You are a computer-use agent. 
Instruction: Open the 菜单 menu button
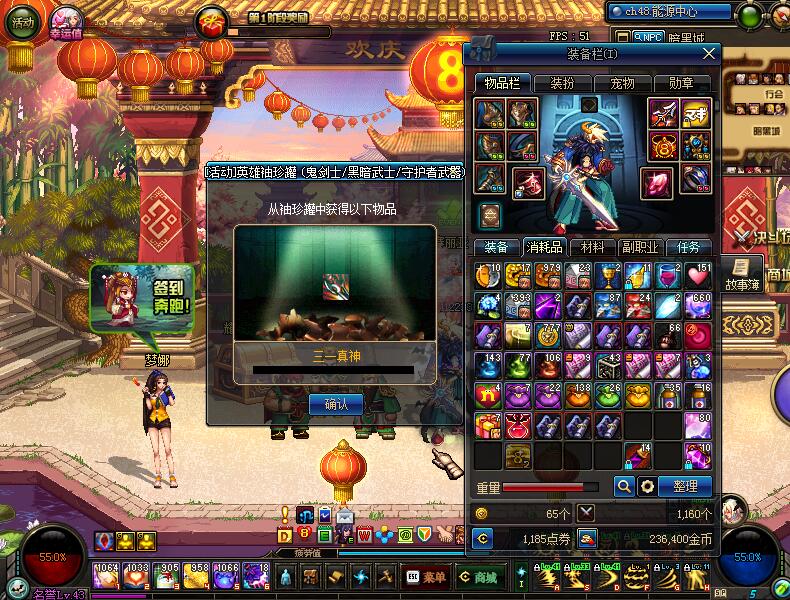click(427, 577)
